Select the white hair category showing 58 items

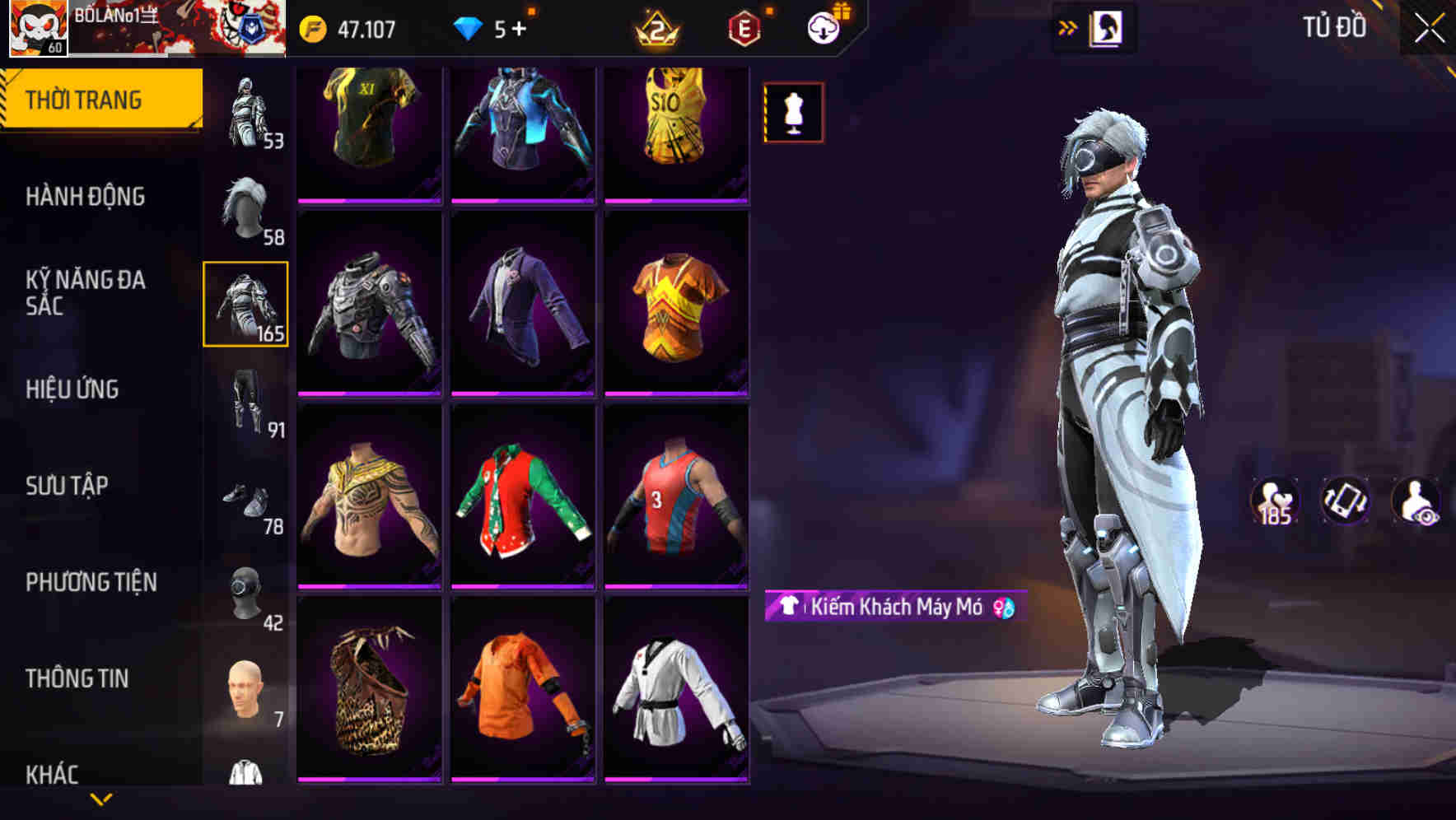[245, 210]
